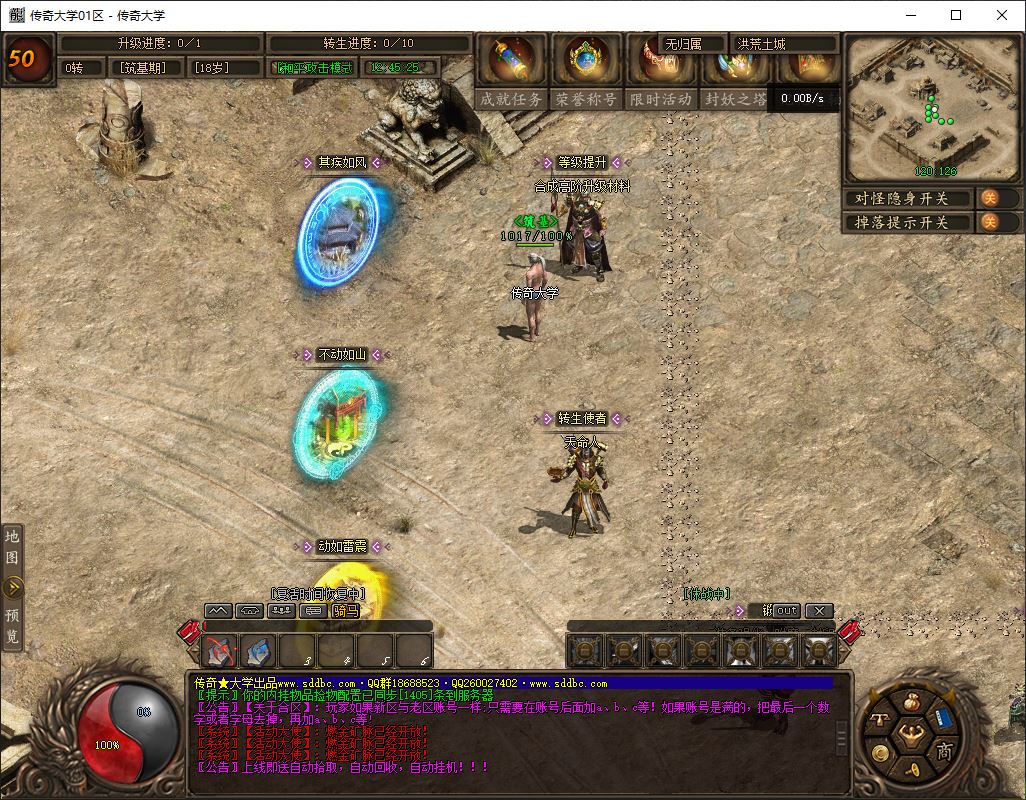The image size is (1026, 800).
Task: Select the first hotbar item slot
Action: pyautogui.click(x=220, y=651)
